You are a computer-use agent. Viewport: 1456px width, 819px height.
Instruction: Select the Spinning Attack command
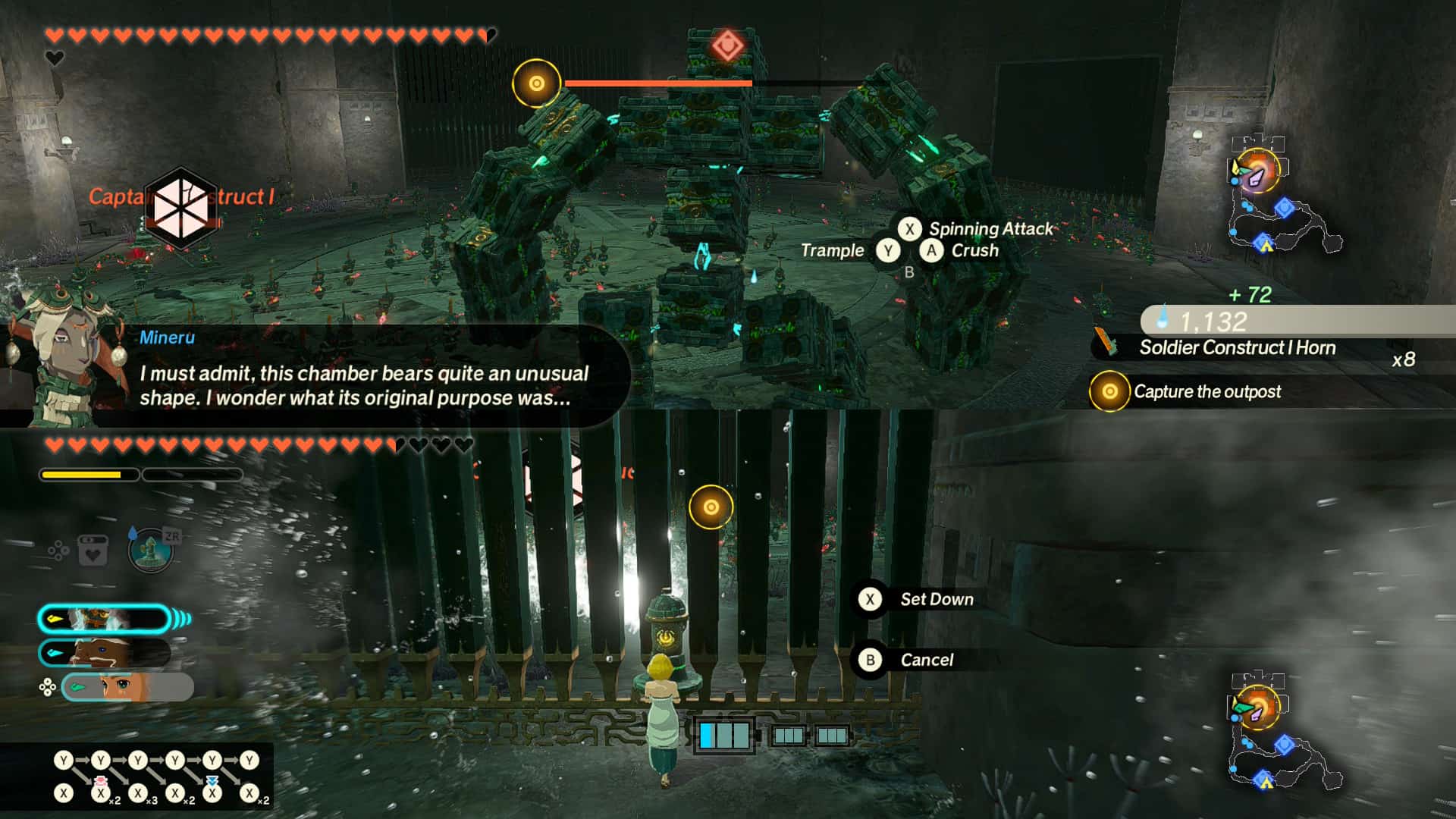pos(990,228)
